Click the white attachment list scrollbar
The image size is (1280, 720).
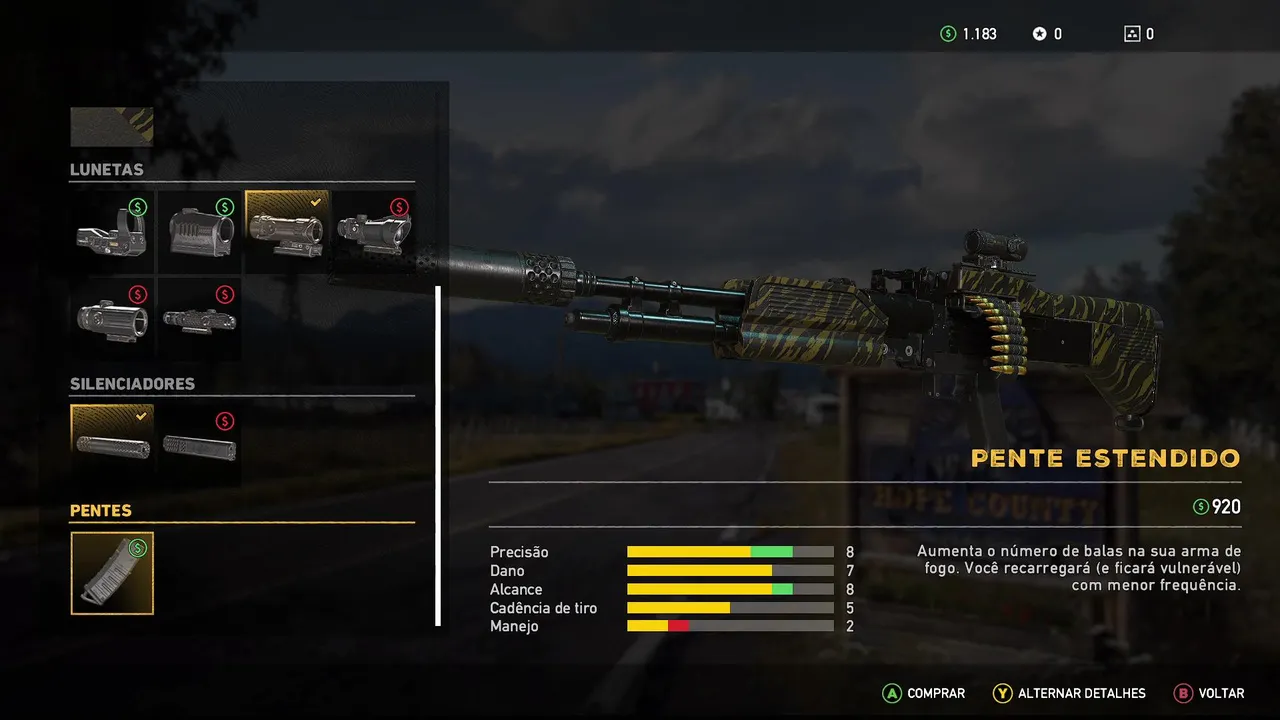point(438,455)
